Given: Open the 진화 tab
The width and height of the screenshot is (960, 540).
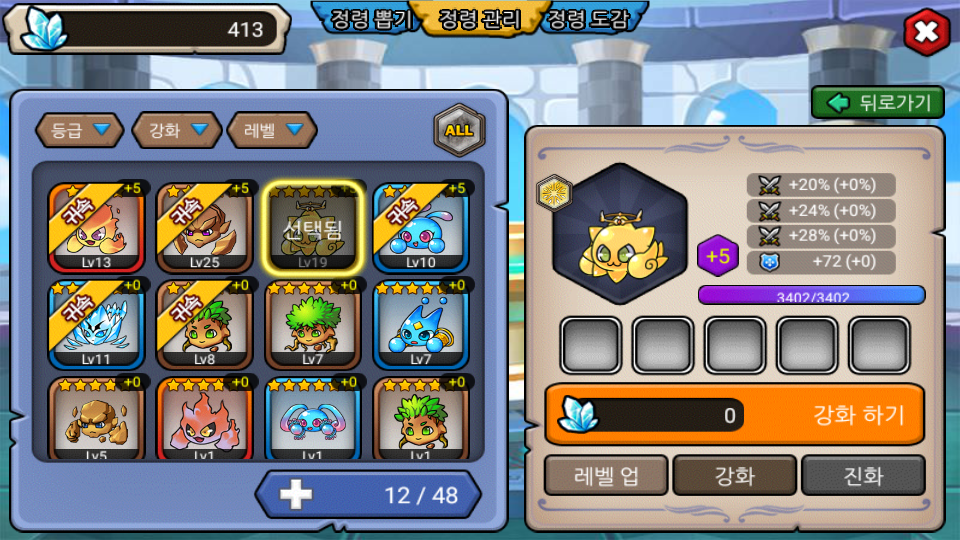Looking at the screenshot, I should (863, 475).
